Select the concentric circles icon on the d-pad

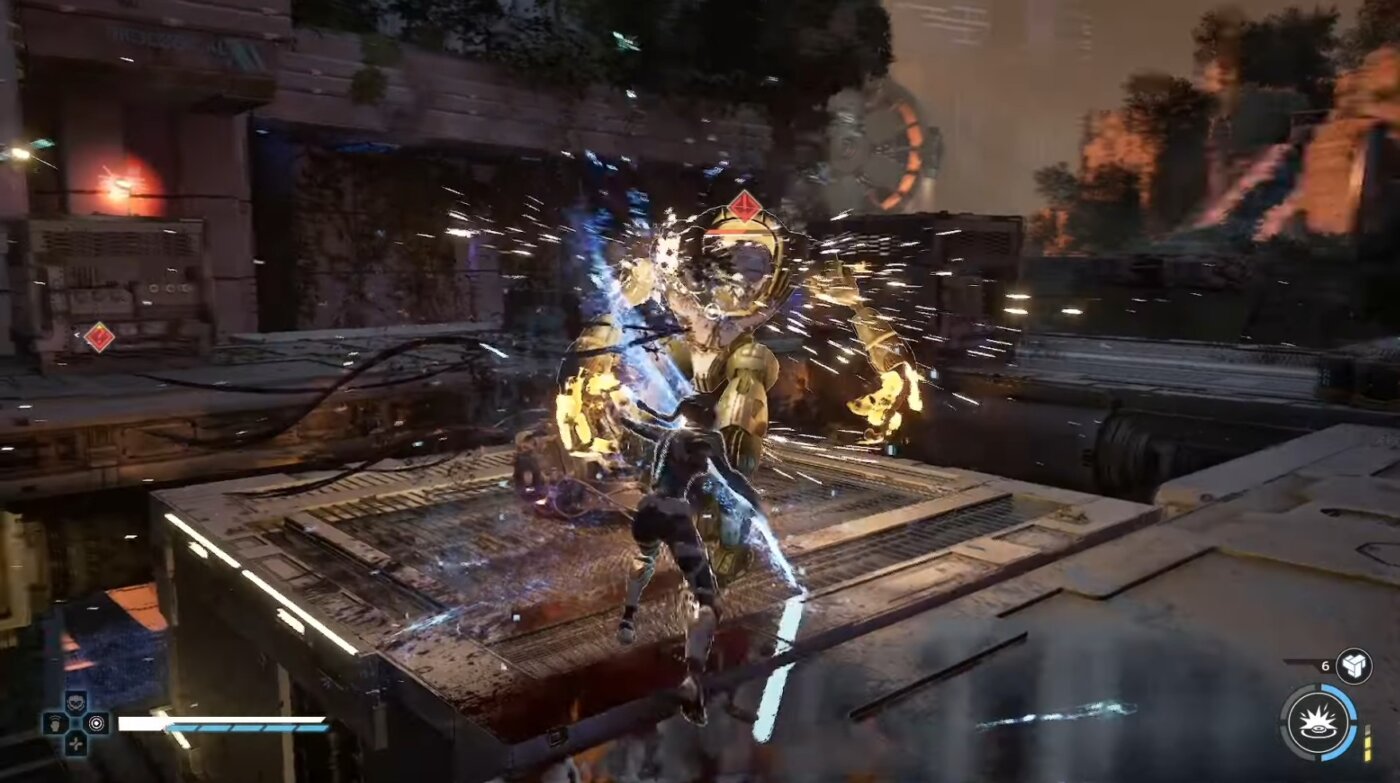[97, 722]
